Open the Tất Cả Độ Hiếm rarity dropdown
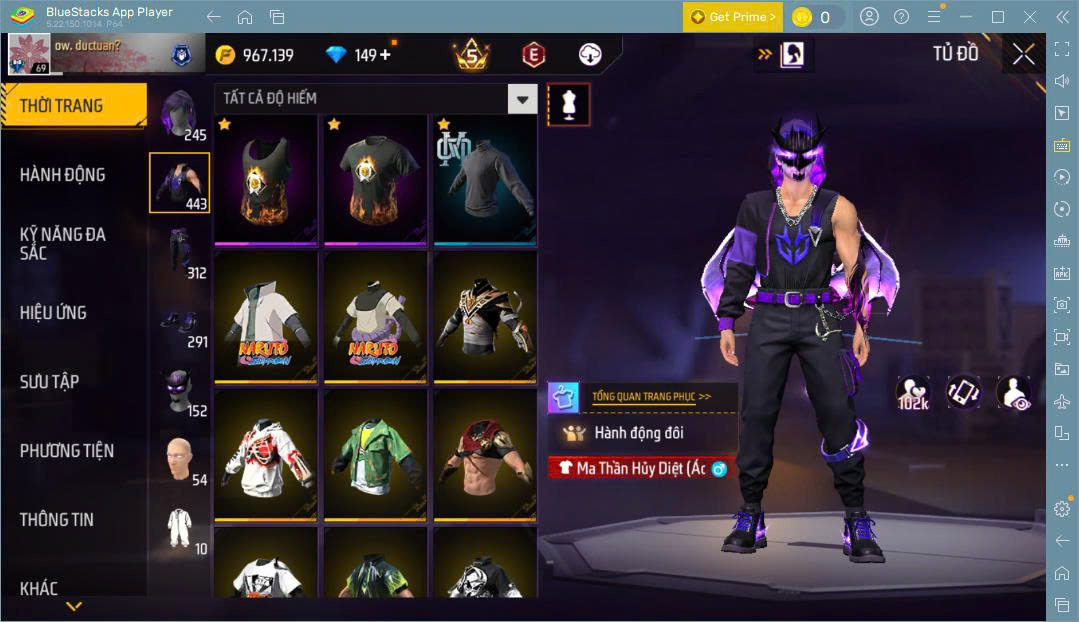The width and height of the screenshot is (1079, 622). pos(522,98)
